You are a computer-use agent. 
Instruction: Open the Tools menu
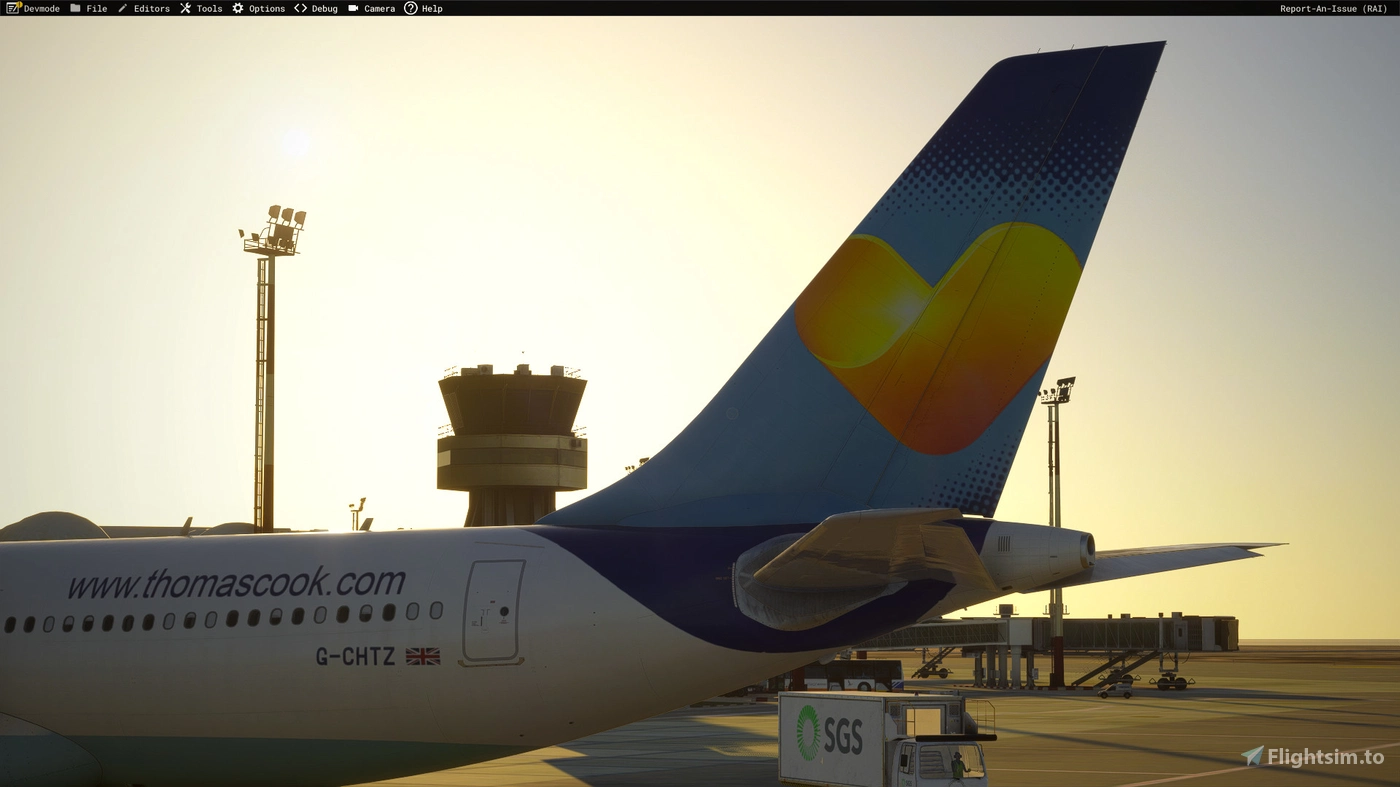pyautogui.click(x=209, y=8)
